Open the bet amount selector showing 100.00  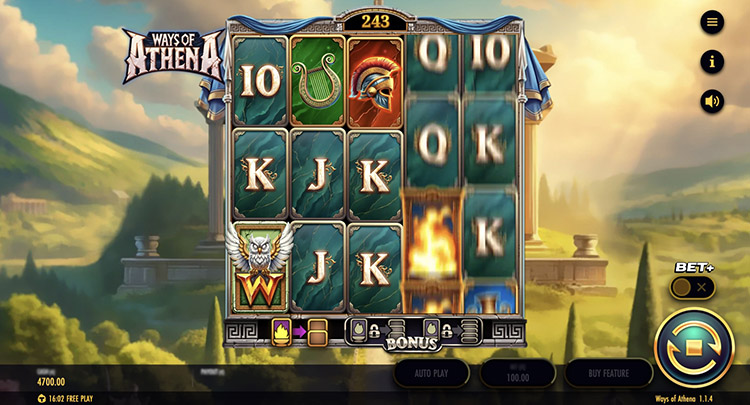(x=517, y=373)
